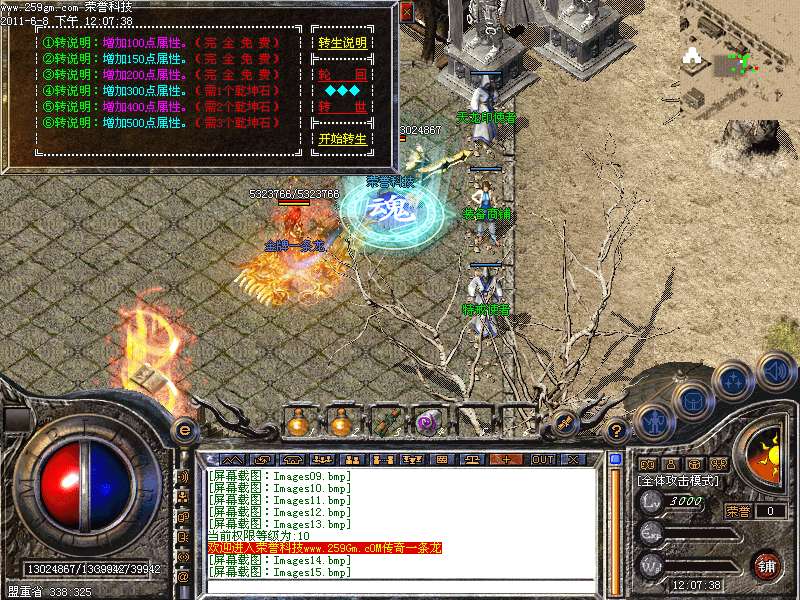800x600 pixels.
Task: Switch the 全体攻击模式 attack mode label
Action: click(x=679, y=481)
